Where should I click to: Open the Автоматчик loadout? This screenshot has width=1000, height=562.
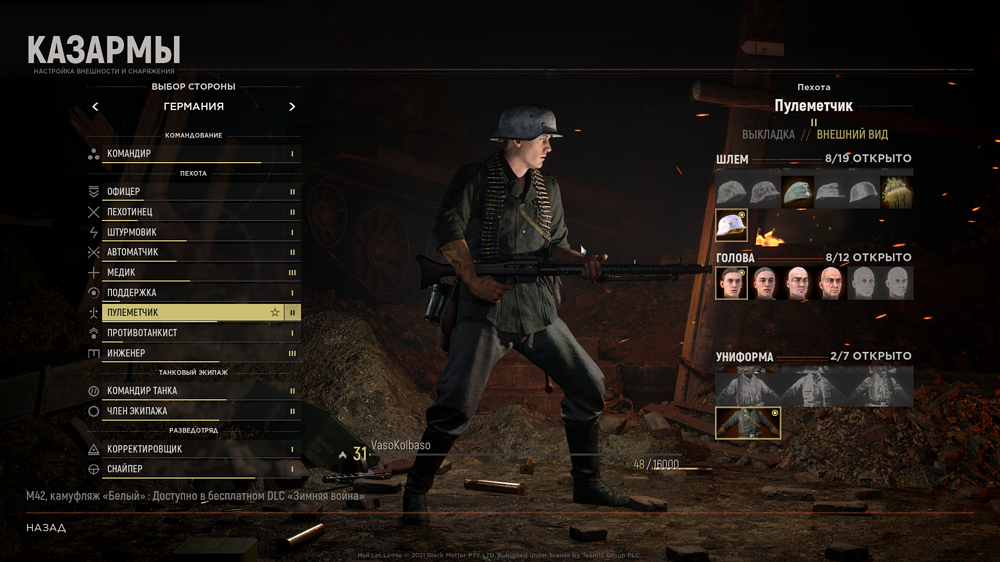point(192,252)
